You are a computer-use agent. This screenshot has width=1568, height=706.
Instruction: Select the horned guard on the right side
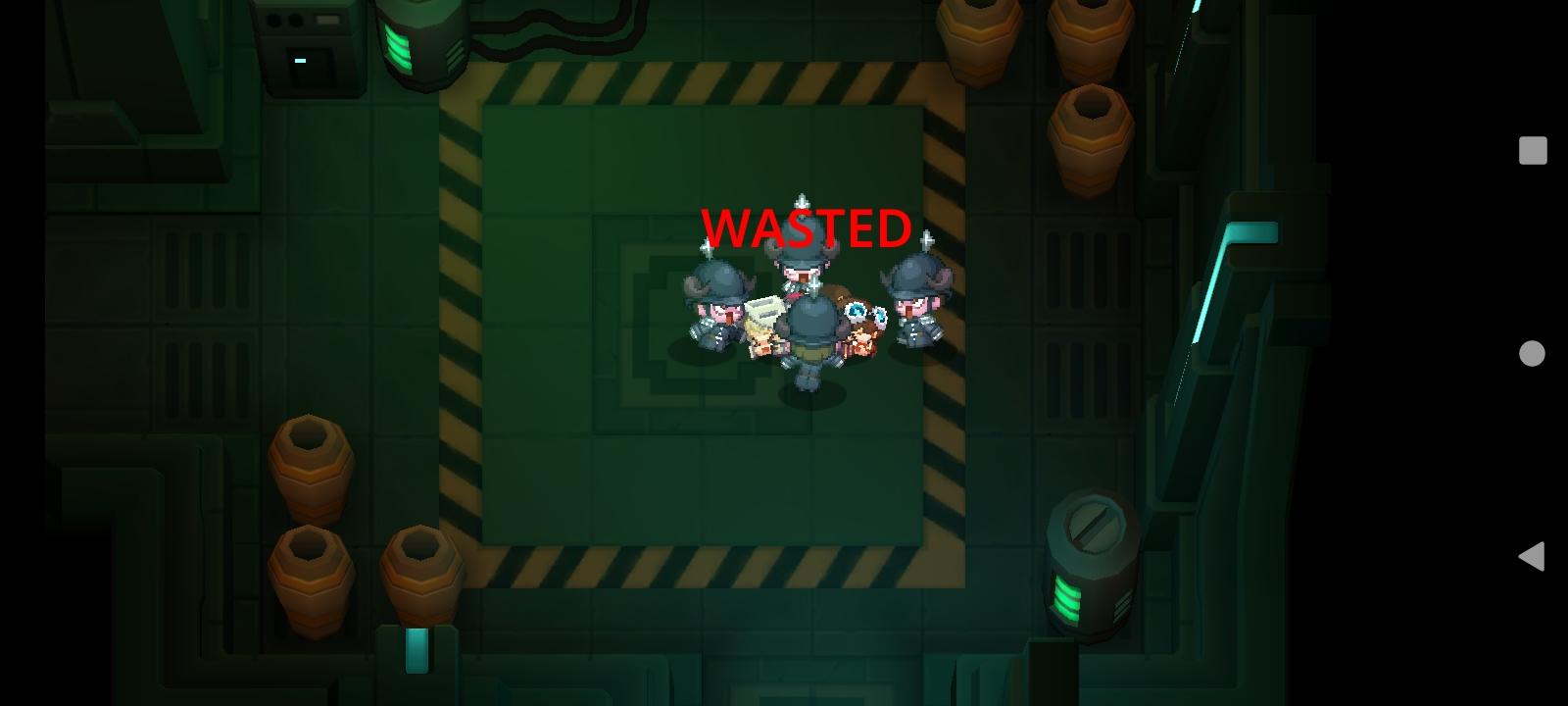click(919, 304)
